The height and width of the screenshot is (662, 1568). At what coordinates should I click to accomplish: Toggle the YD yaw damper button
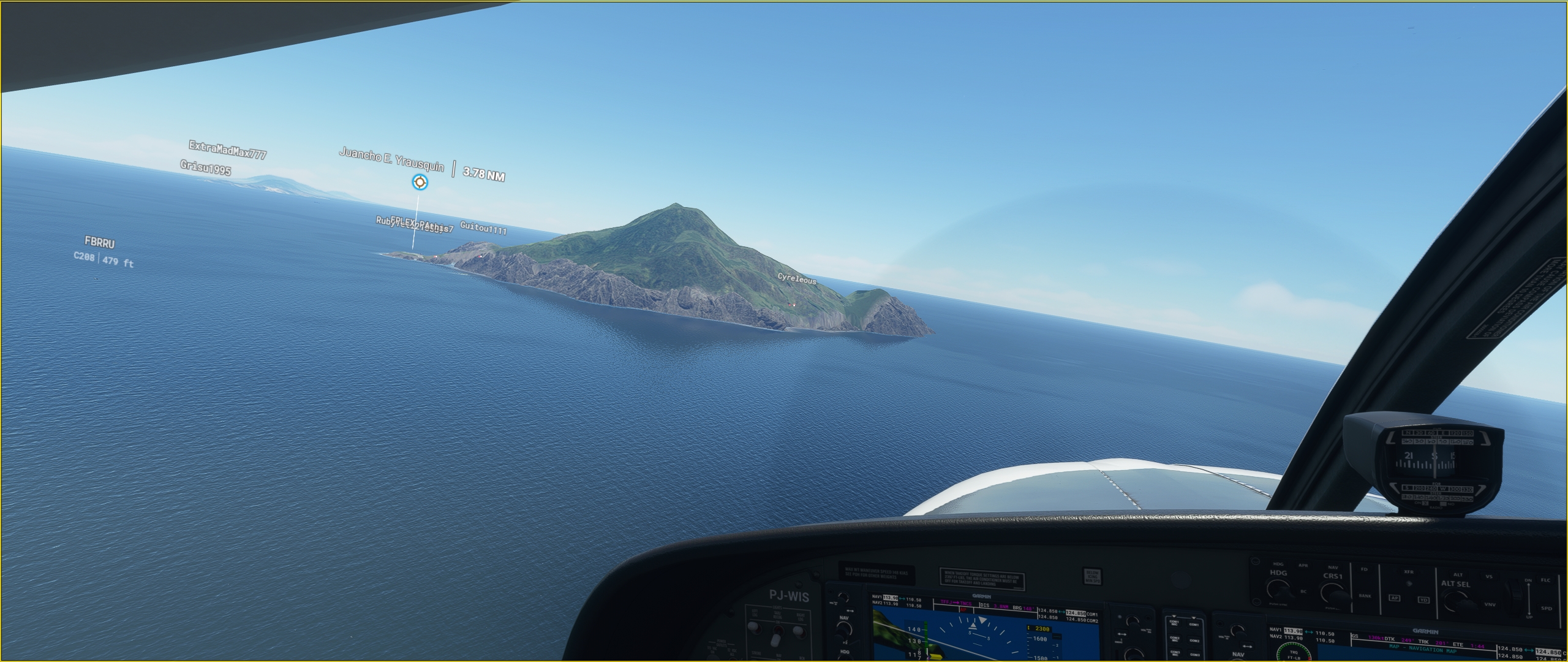coord(1423,600)
